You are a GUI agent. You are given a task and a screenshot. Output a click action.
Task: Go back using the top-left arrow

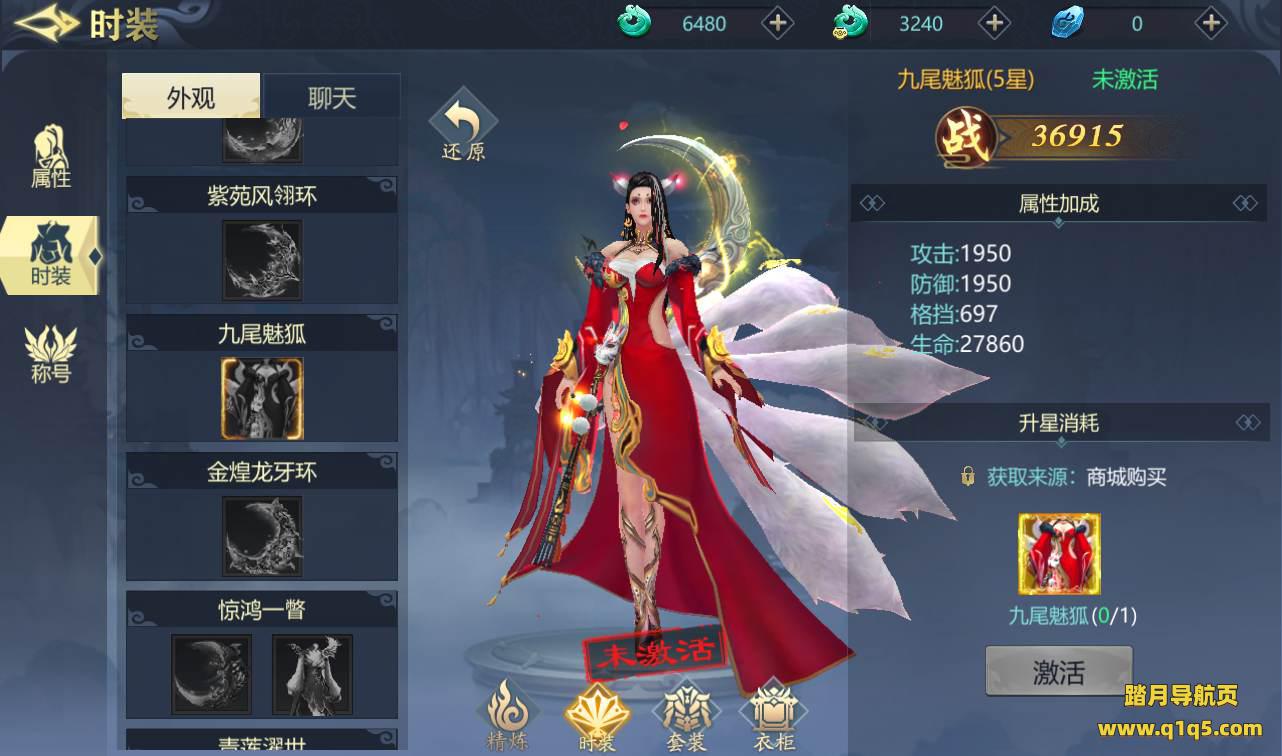point(46,25)
